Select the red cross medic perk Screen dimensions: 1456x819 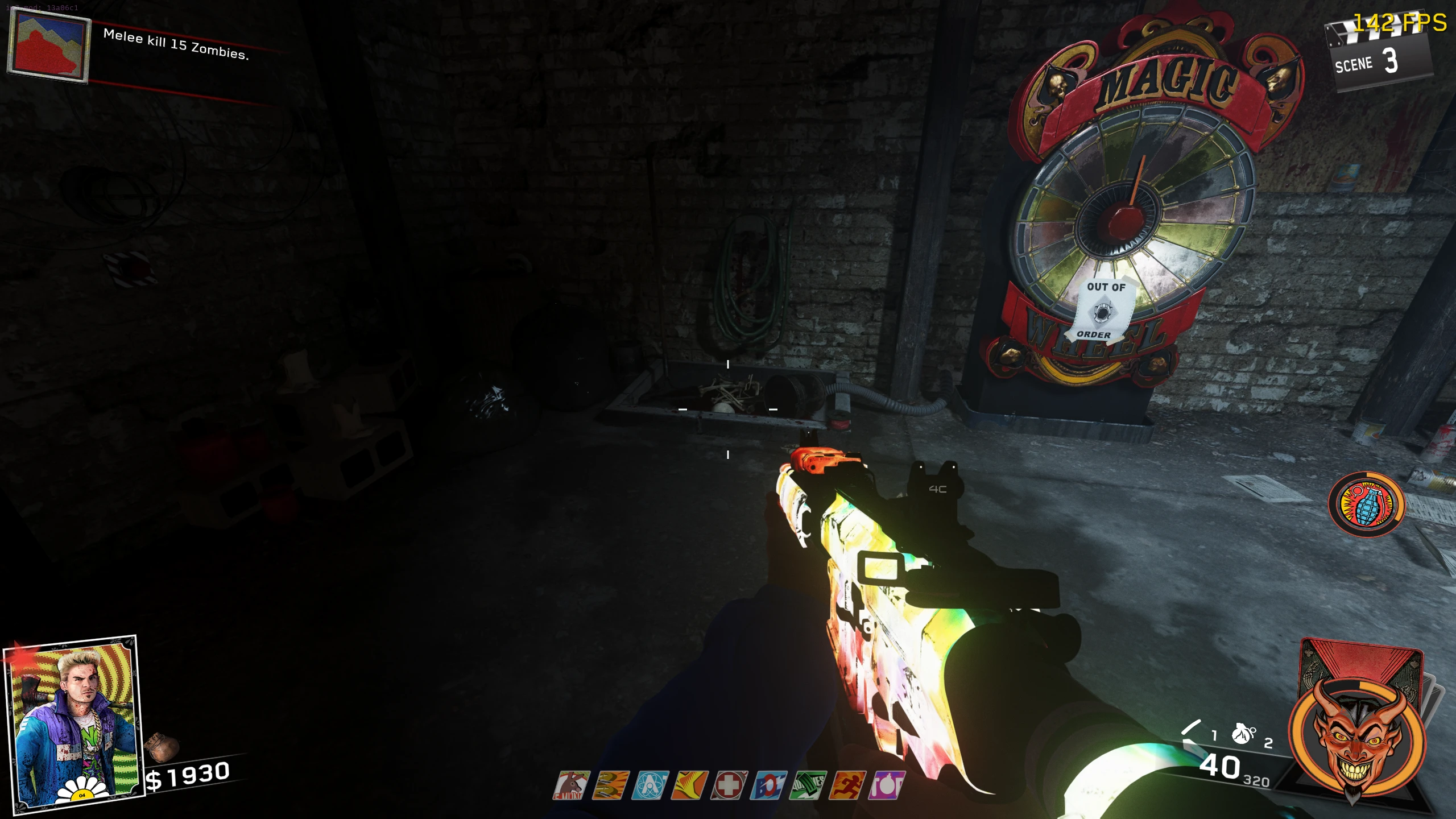[729, 785]
